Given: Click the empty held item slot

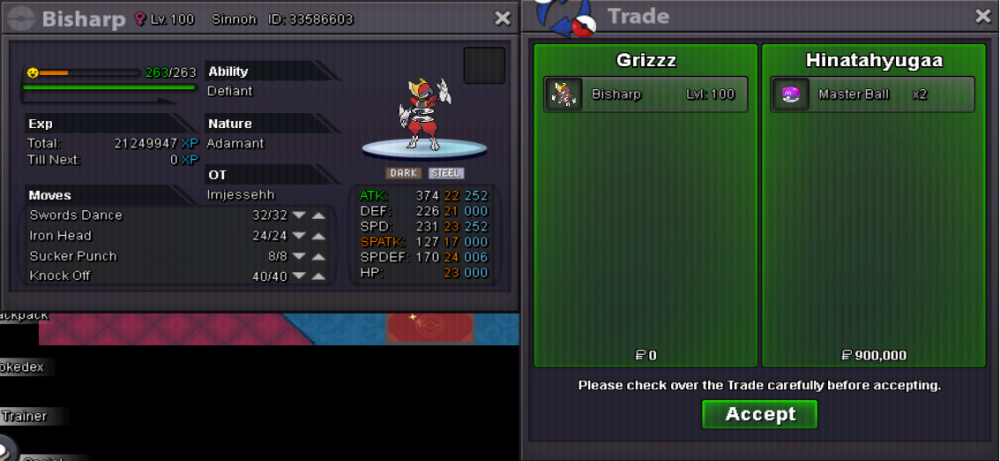Looking at the screenshot, I should tap(484, 66).
